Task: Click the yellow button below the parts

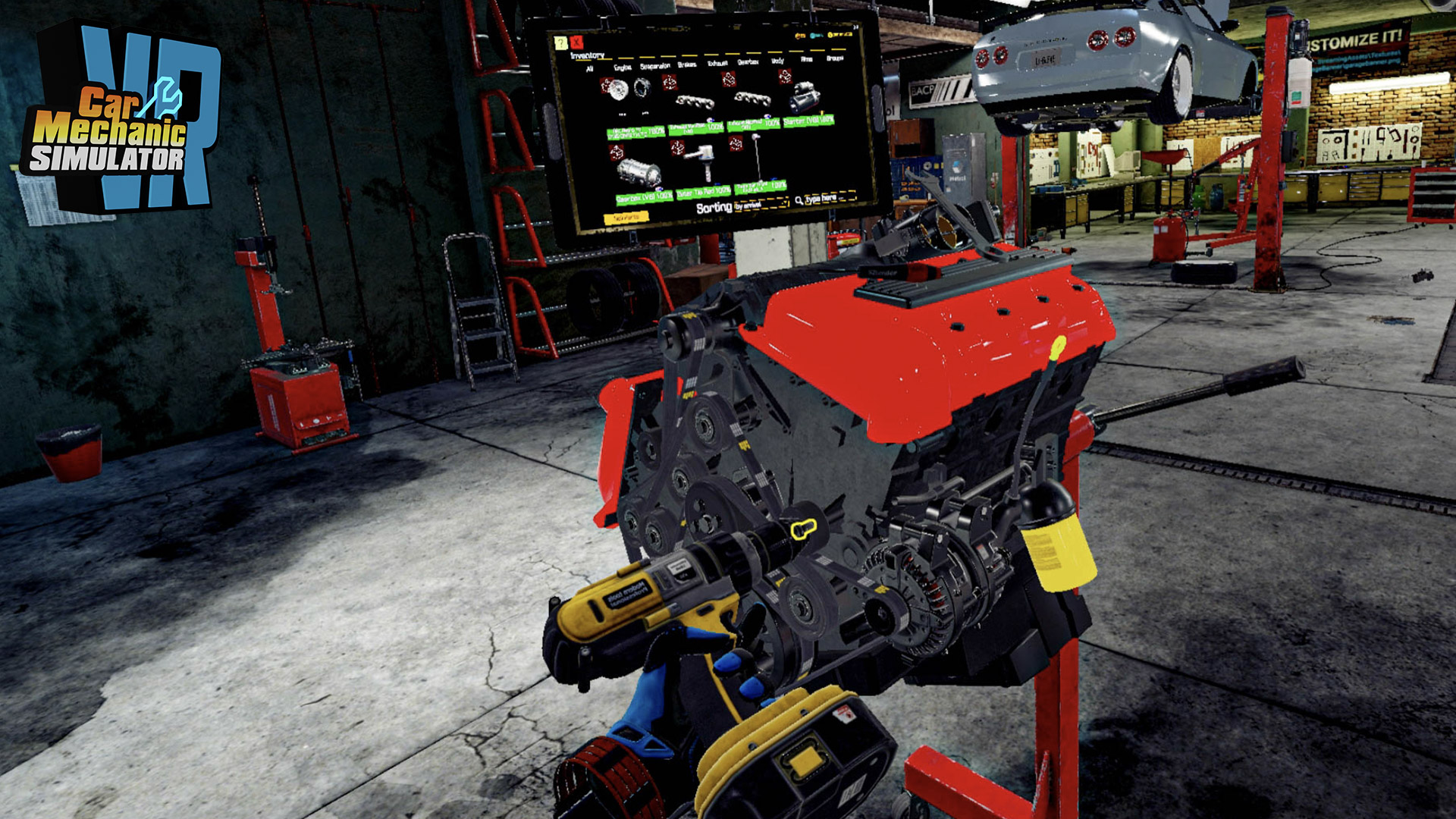Action: pos(626,218)
